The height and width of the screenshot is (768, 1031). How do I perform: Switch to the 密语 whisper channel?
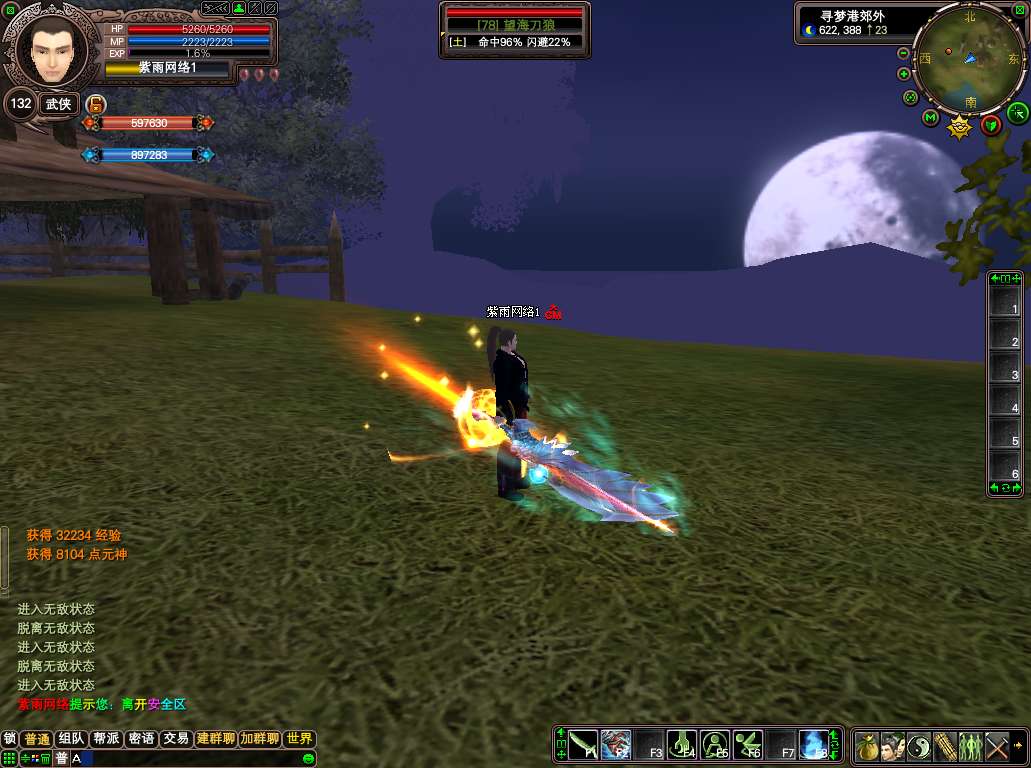pos(141,739)
